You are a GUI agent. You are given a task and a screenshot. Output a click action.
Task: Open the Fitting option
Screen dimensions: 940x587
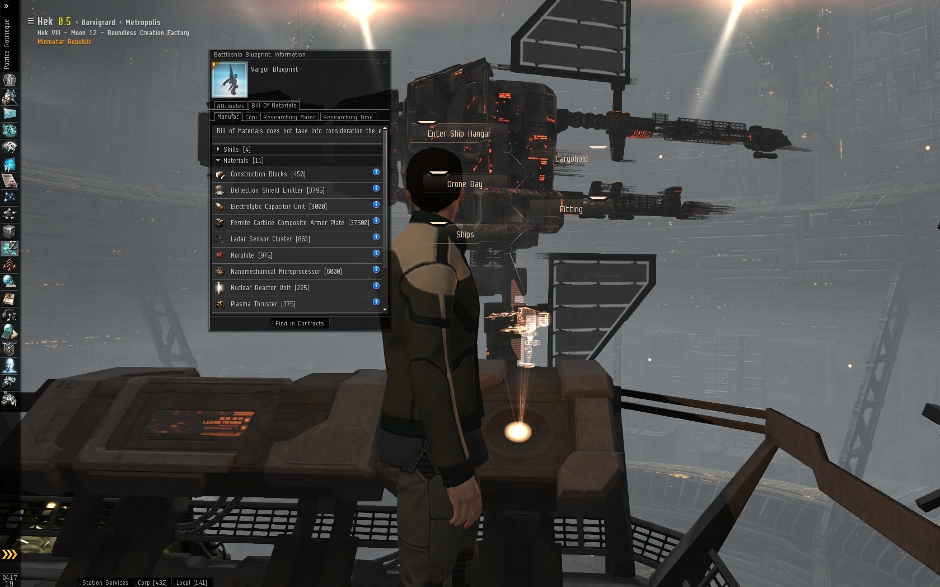click(x=572, y=209)
